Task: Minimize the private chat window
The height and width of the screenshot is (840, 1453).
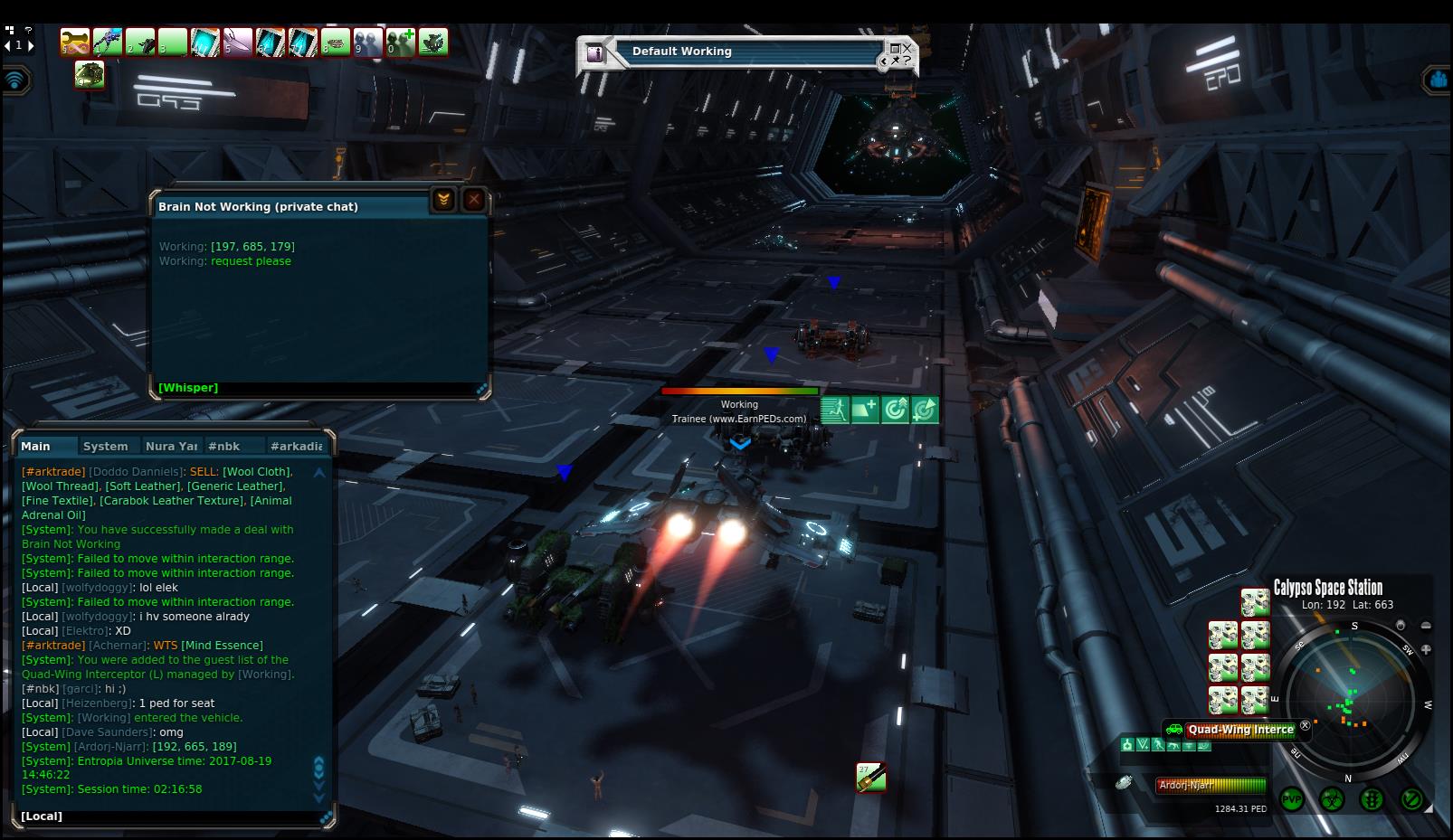Action: [x=443, y=200]
